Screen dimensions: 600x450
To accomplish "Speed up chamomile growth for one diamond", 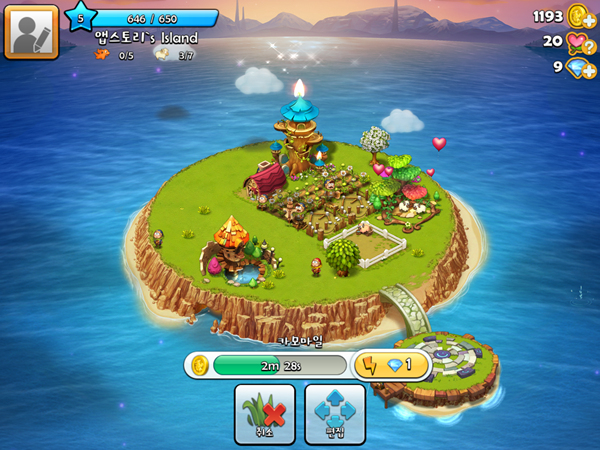I will [x=392, y=365].
